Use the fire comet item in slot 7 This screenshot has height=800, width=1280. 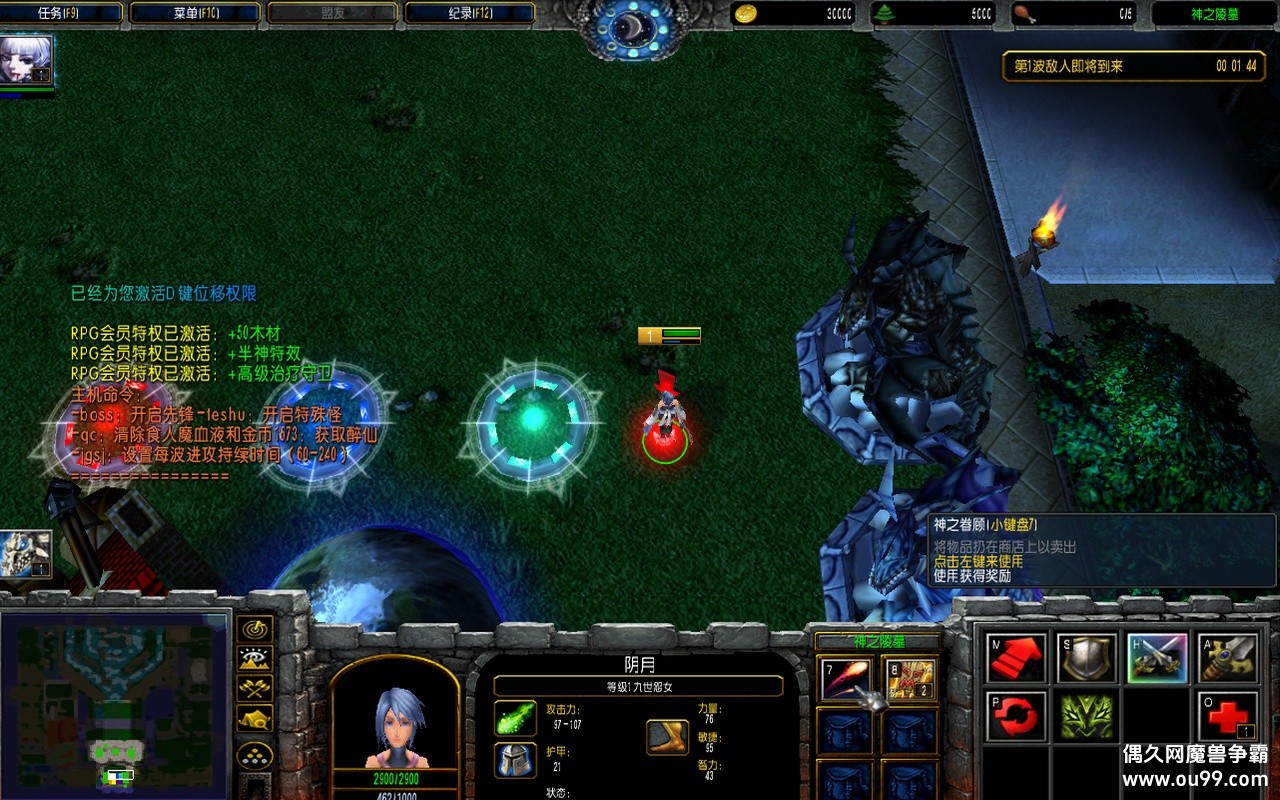click(847, 680)
